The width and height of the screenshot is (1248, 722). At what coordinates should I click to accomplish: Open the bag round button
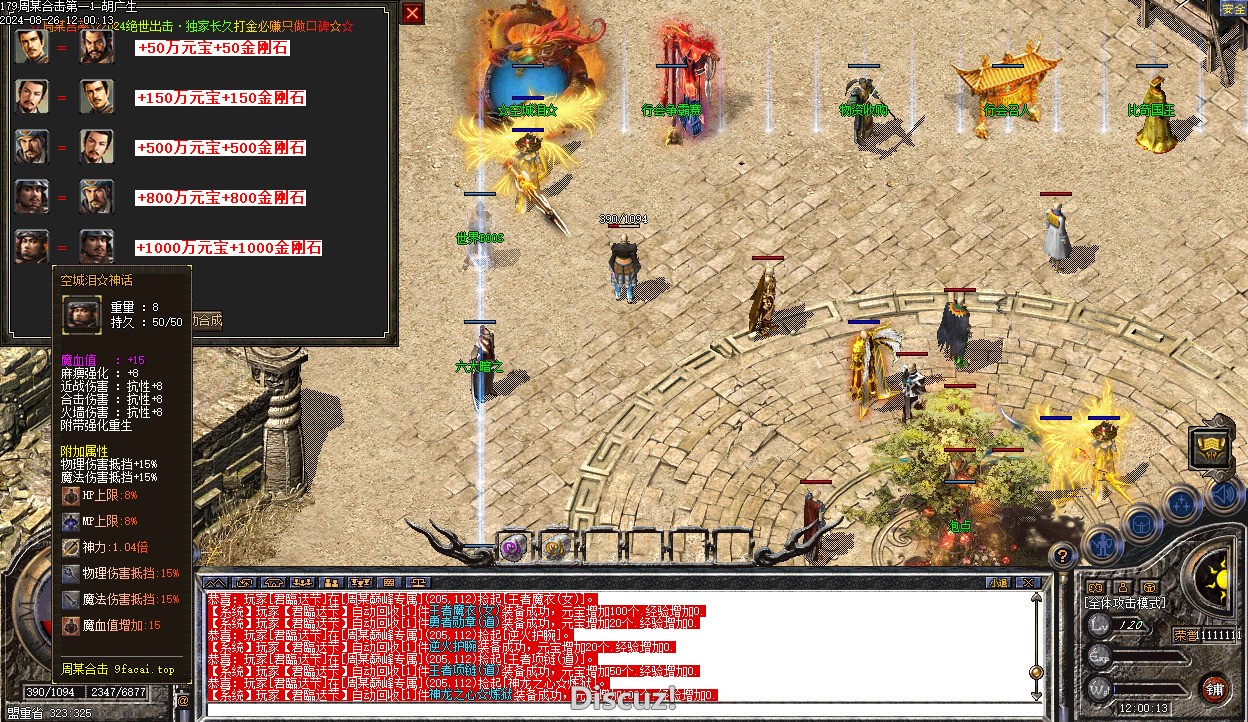point(1141,522)
